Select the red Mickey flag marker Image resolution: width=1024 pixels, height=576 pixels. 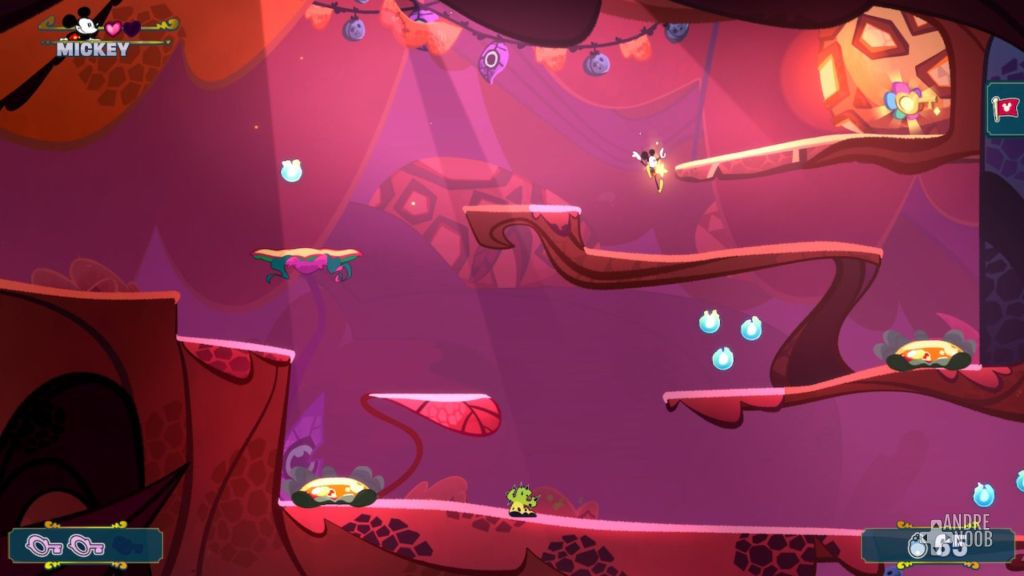tap(1005, 108)
